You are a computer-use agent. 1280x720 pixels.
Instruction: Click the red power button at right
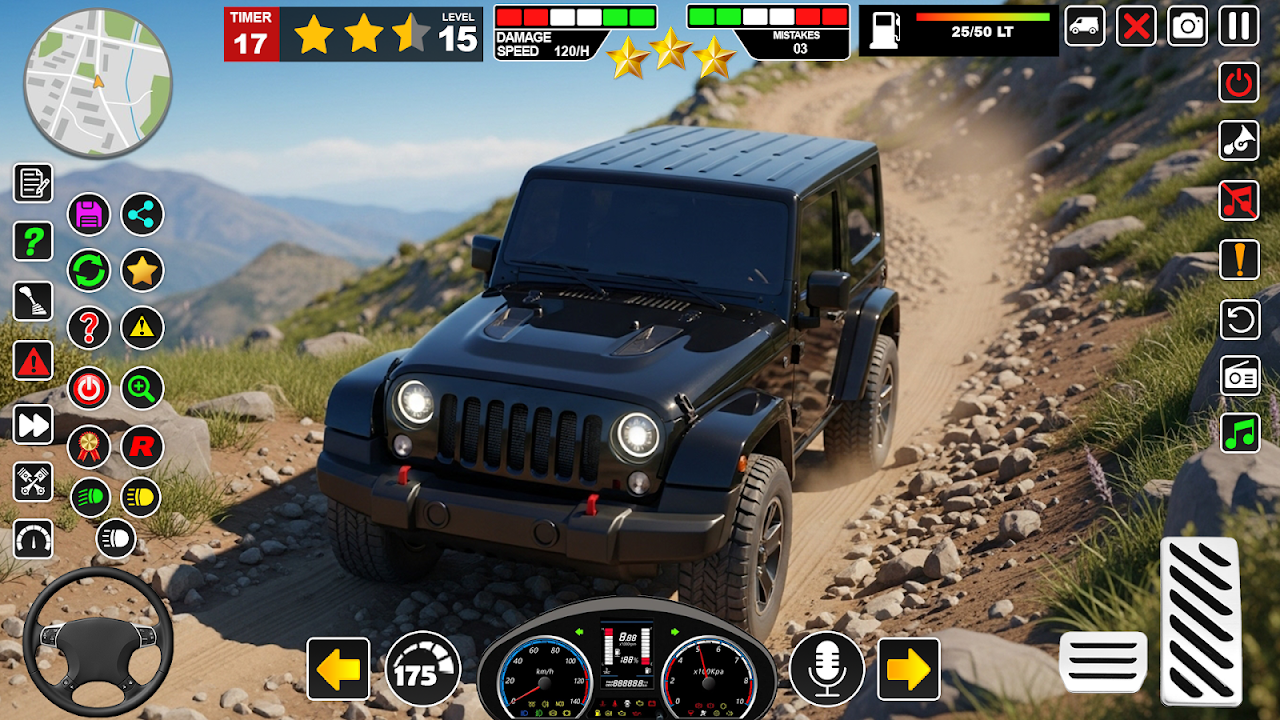1239,82
